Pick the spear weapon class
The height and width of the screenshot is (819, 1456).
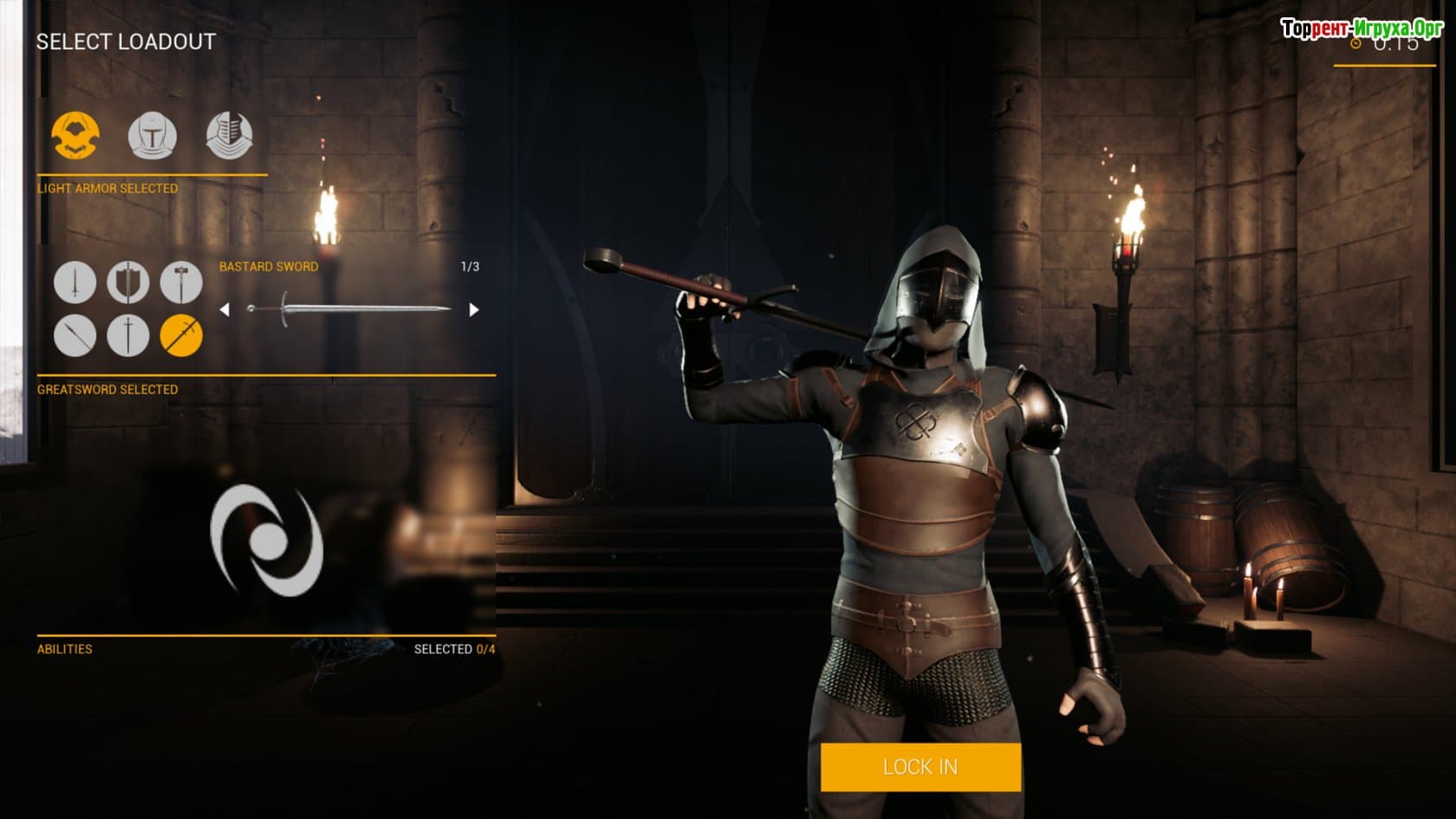[x=75, y=335]
